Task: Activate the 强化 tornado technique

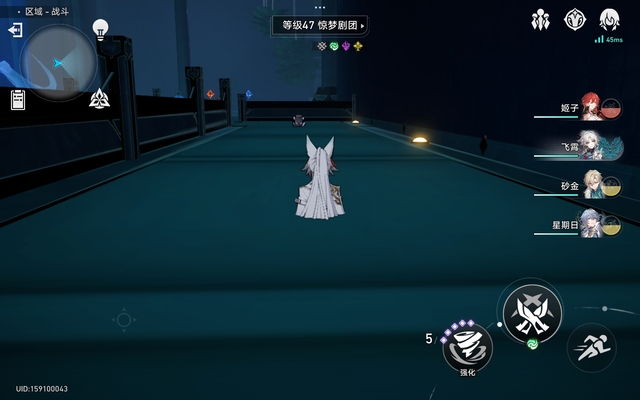Action: 467,349
